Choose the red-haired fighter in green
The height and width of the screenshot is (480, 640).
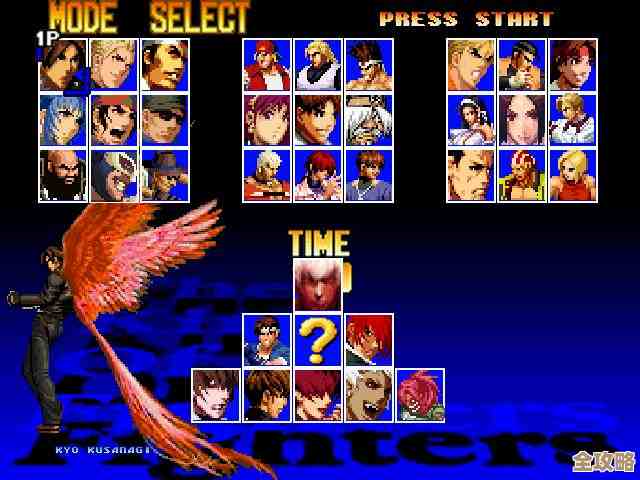point(420,395)
